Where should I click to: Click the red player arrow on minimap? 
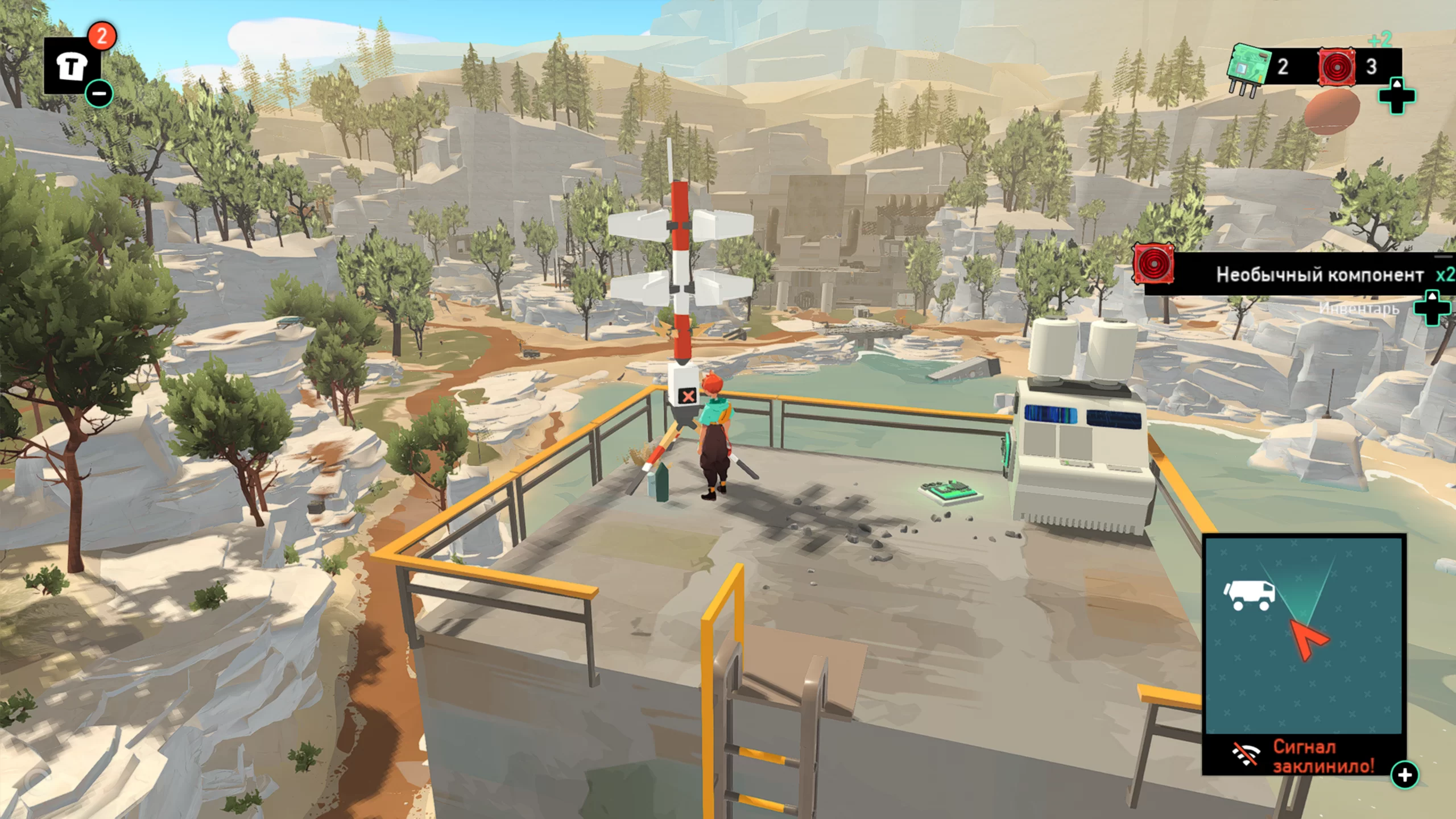coord(1309,639)
